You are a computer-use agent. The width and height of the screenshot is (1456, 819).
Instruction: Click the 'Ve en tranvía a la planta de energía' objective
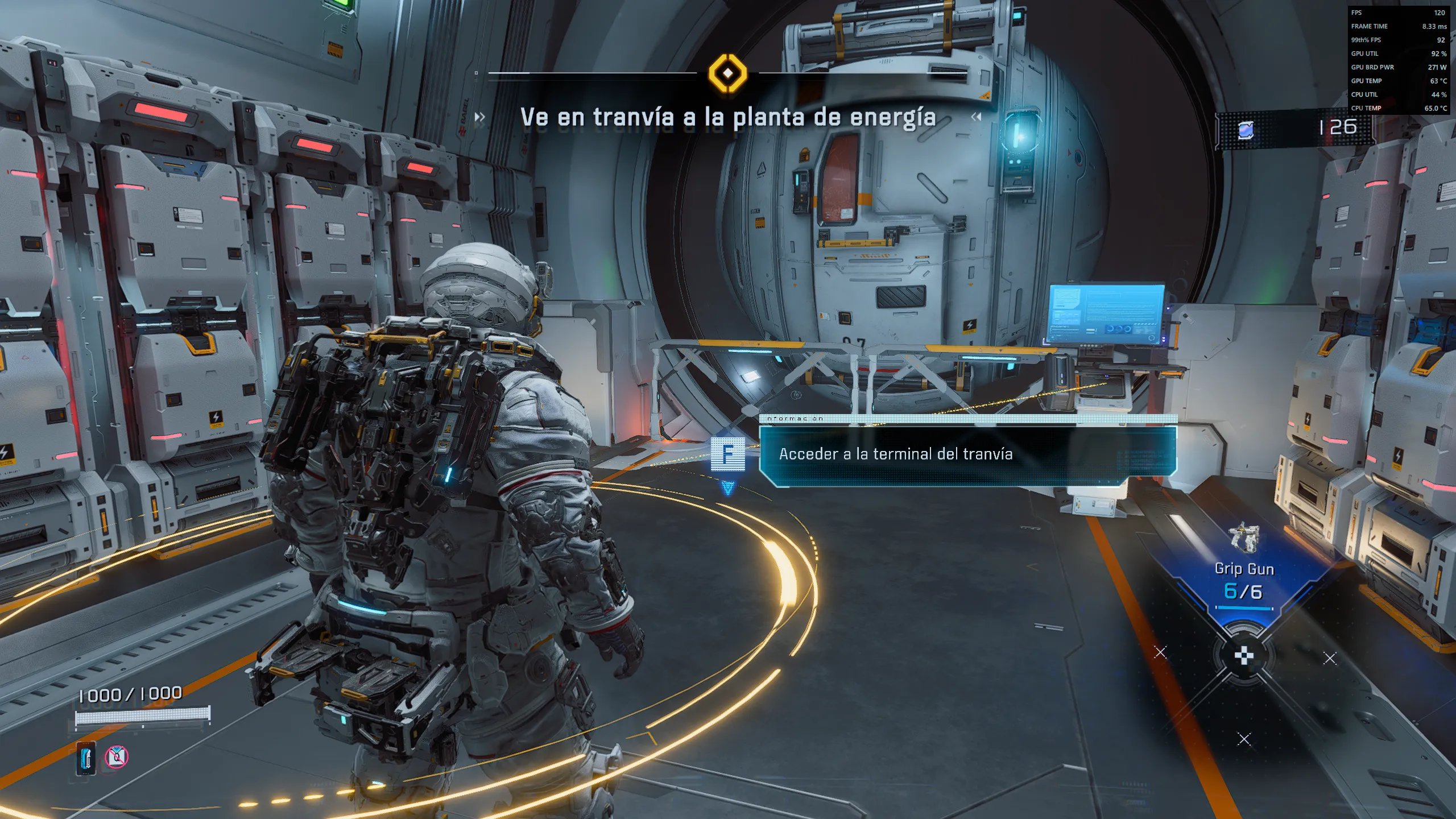coord(727,117)
